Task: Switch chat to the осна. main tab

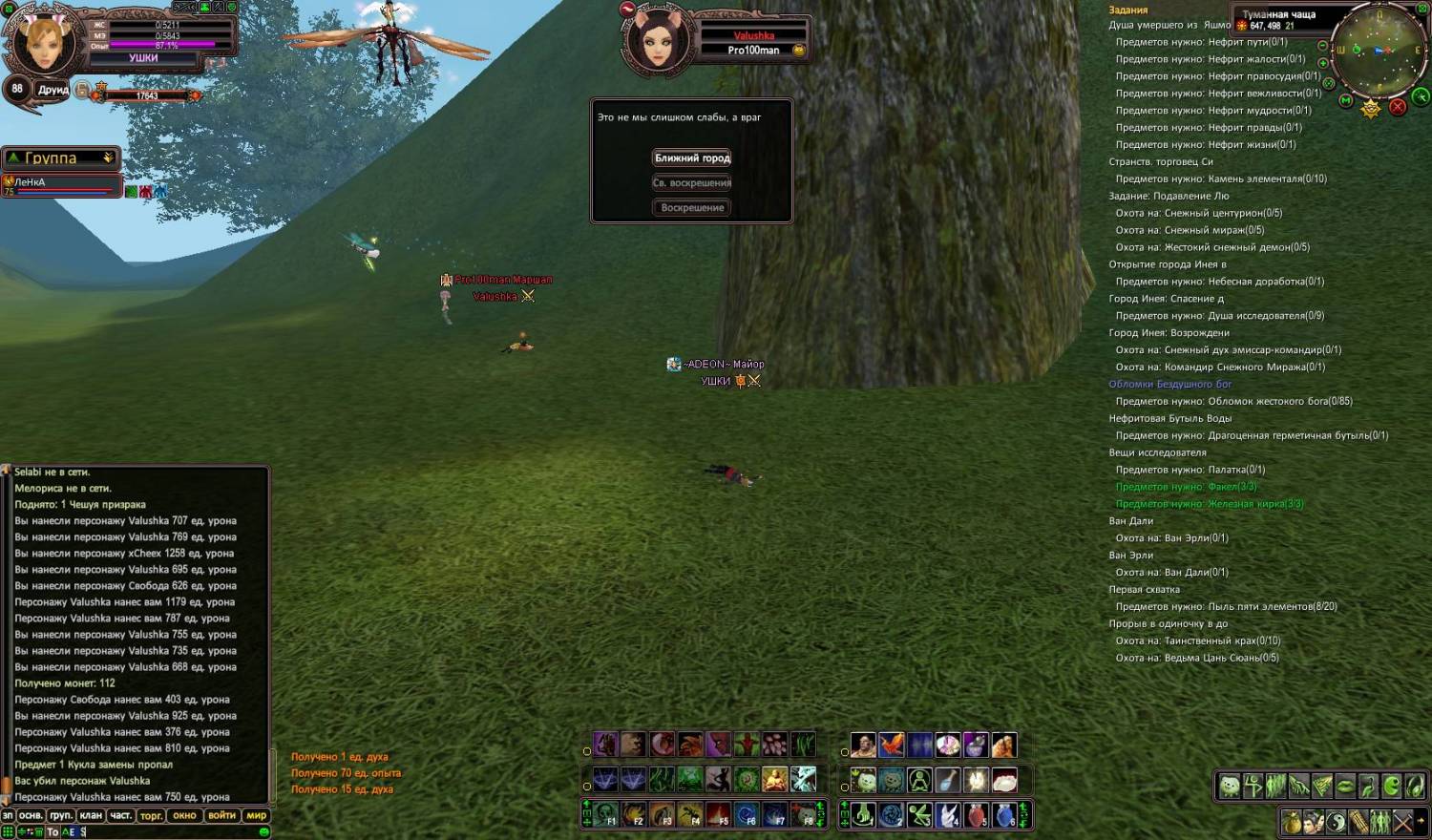Action: point(31,816)
